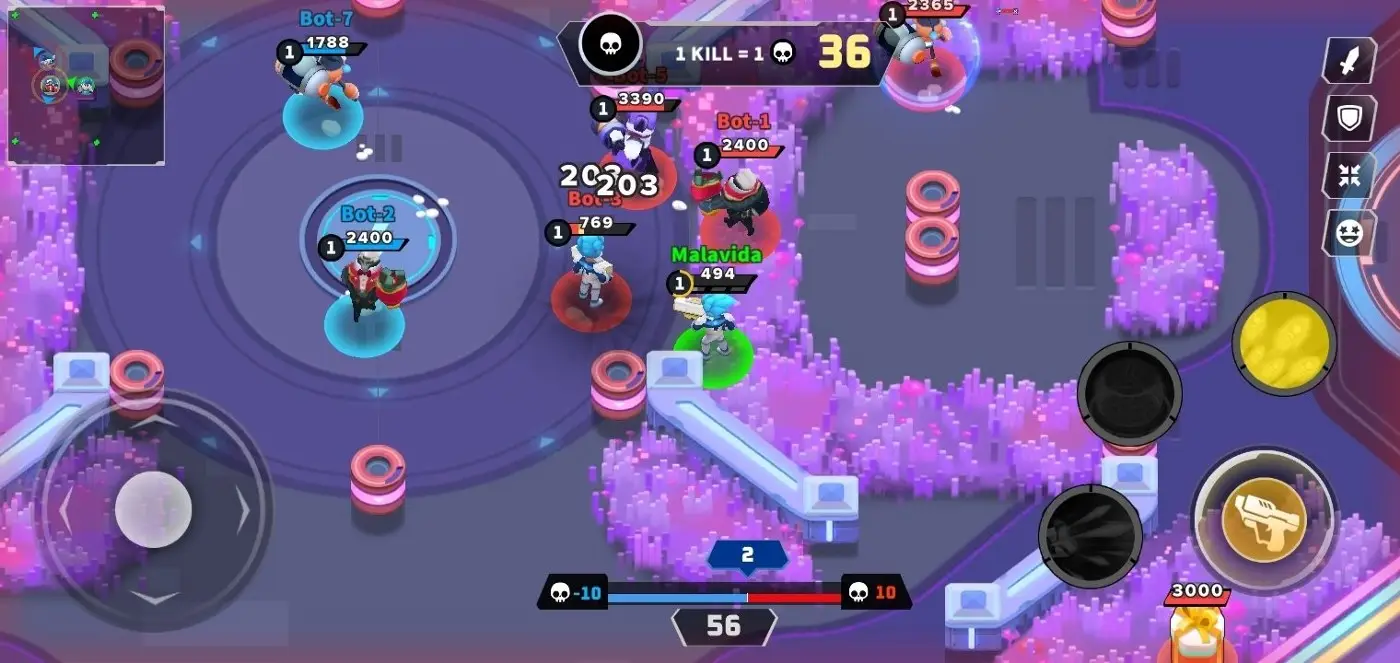Open the minimap
Viewport: 1400px width, 663px height.
[x=86, y=85]
